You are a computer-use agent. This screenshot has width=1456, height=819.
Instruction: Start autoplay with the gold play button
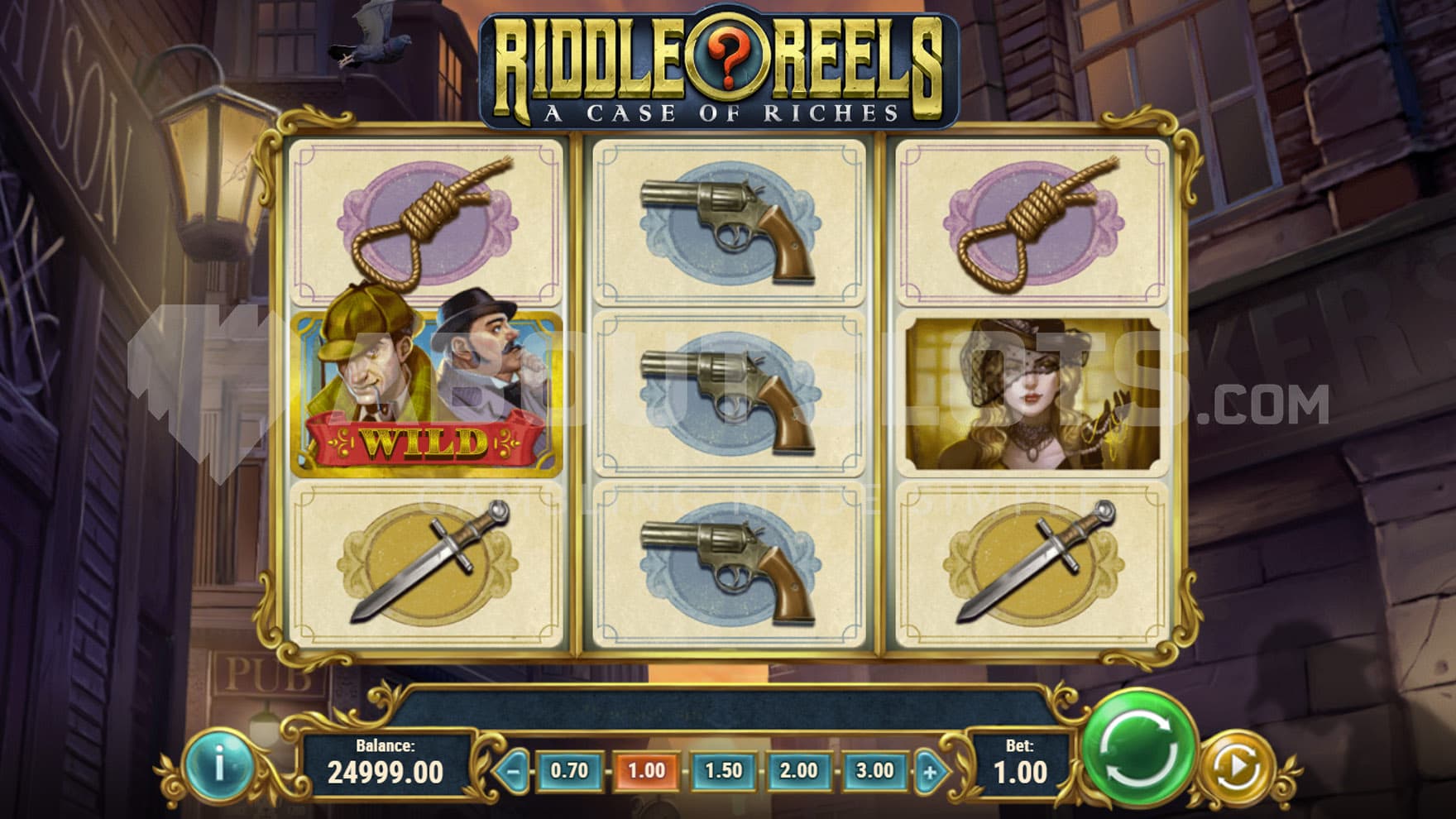coord(1238,769)
